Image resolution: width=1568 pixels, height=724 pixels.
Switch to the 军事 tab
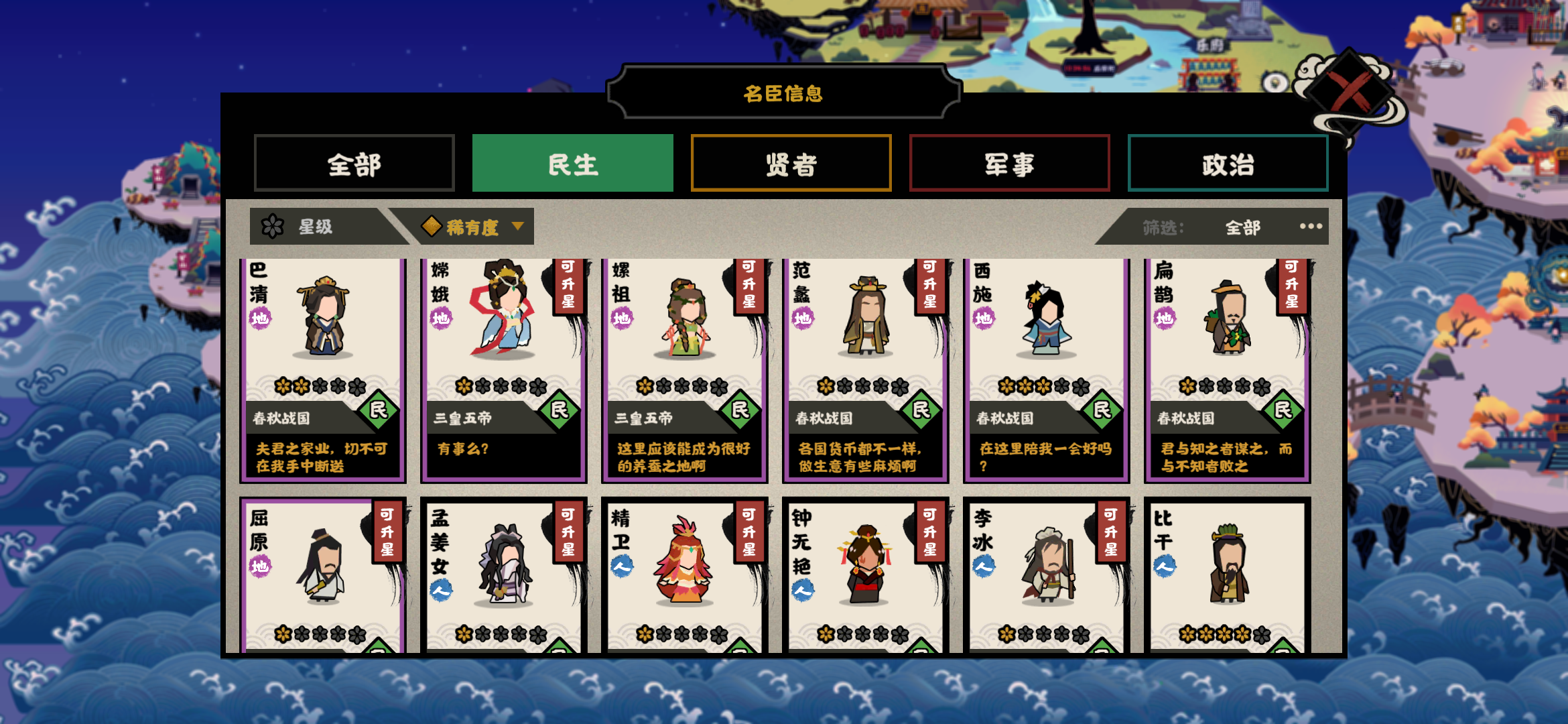(1009, 164)
